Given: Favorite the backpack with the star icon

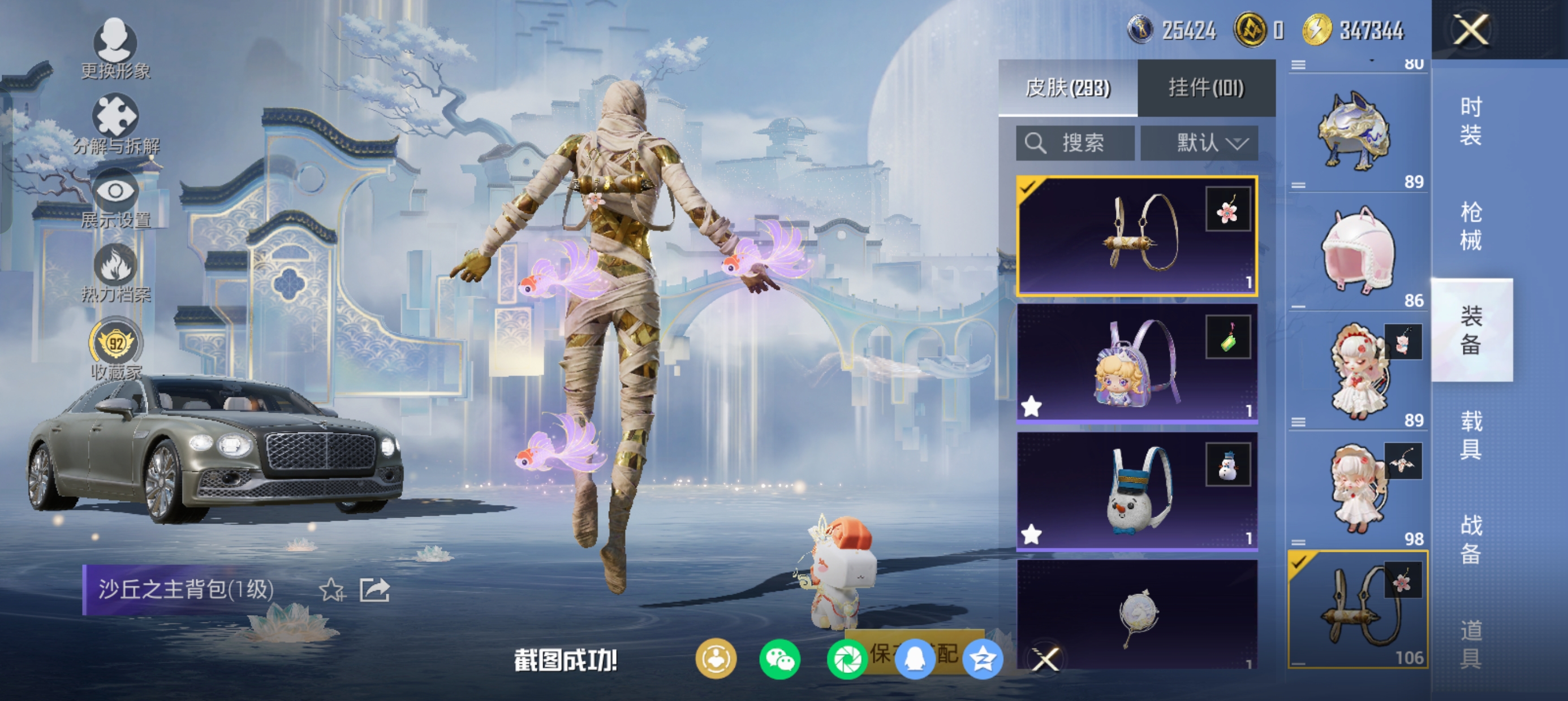Looking at the screenshot, I should tap(331, 590).
